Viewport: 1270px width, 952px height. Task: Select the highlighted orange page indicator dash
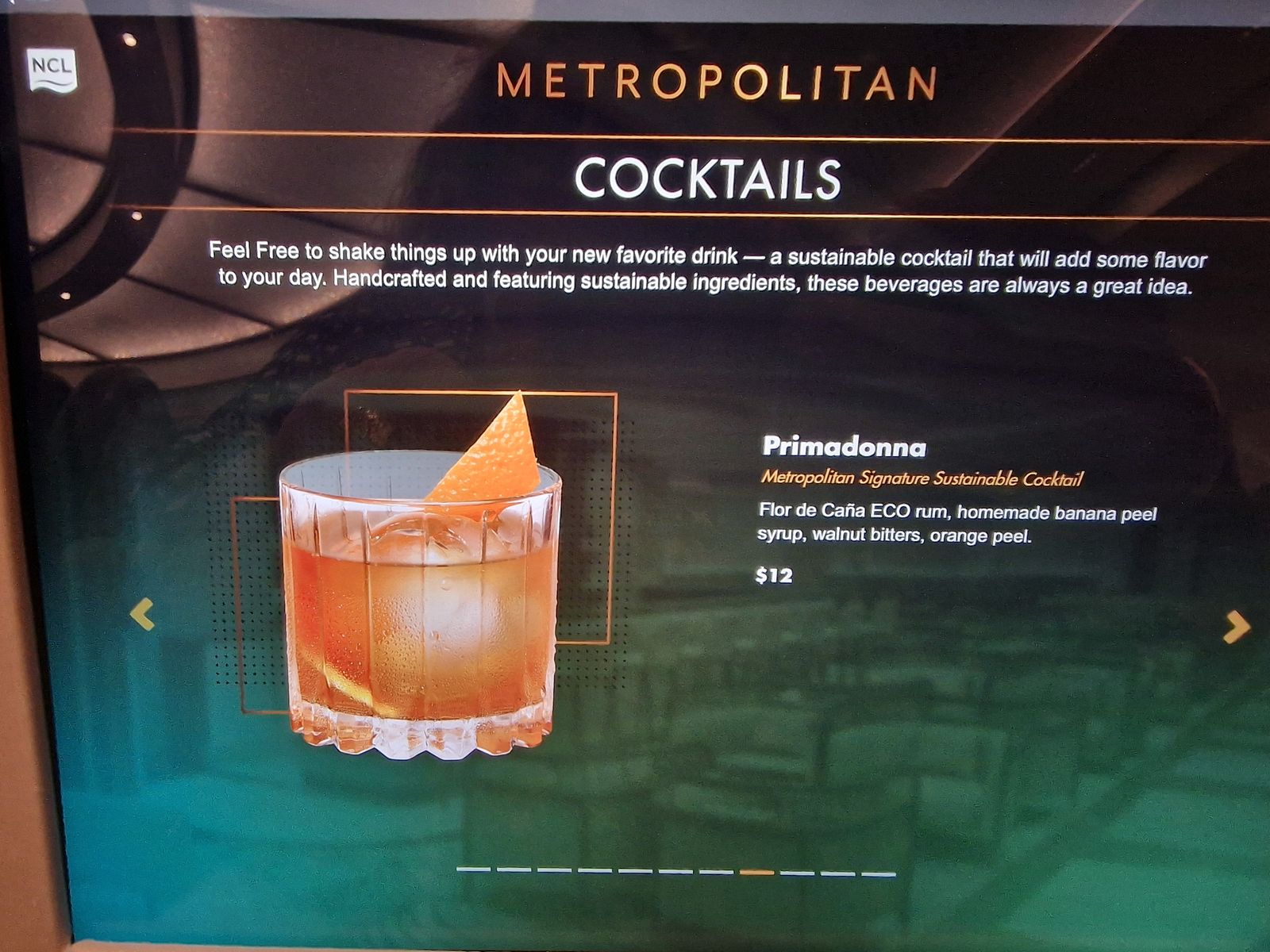[x=756, y=873]
